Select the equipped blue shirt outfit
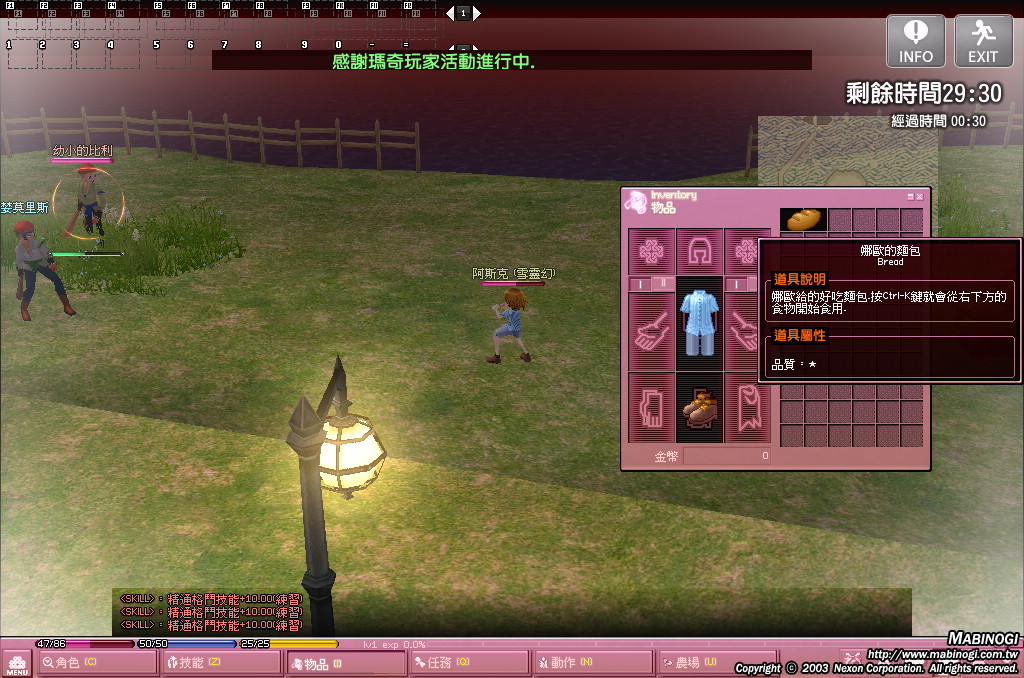The width and height of the screenshot is (1024, 678). 699,323
